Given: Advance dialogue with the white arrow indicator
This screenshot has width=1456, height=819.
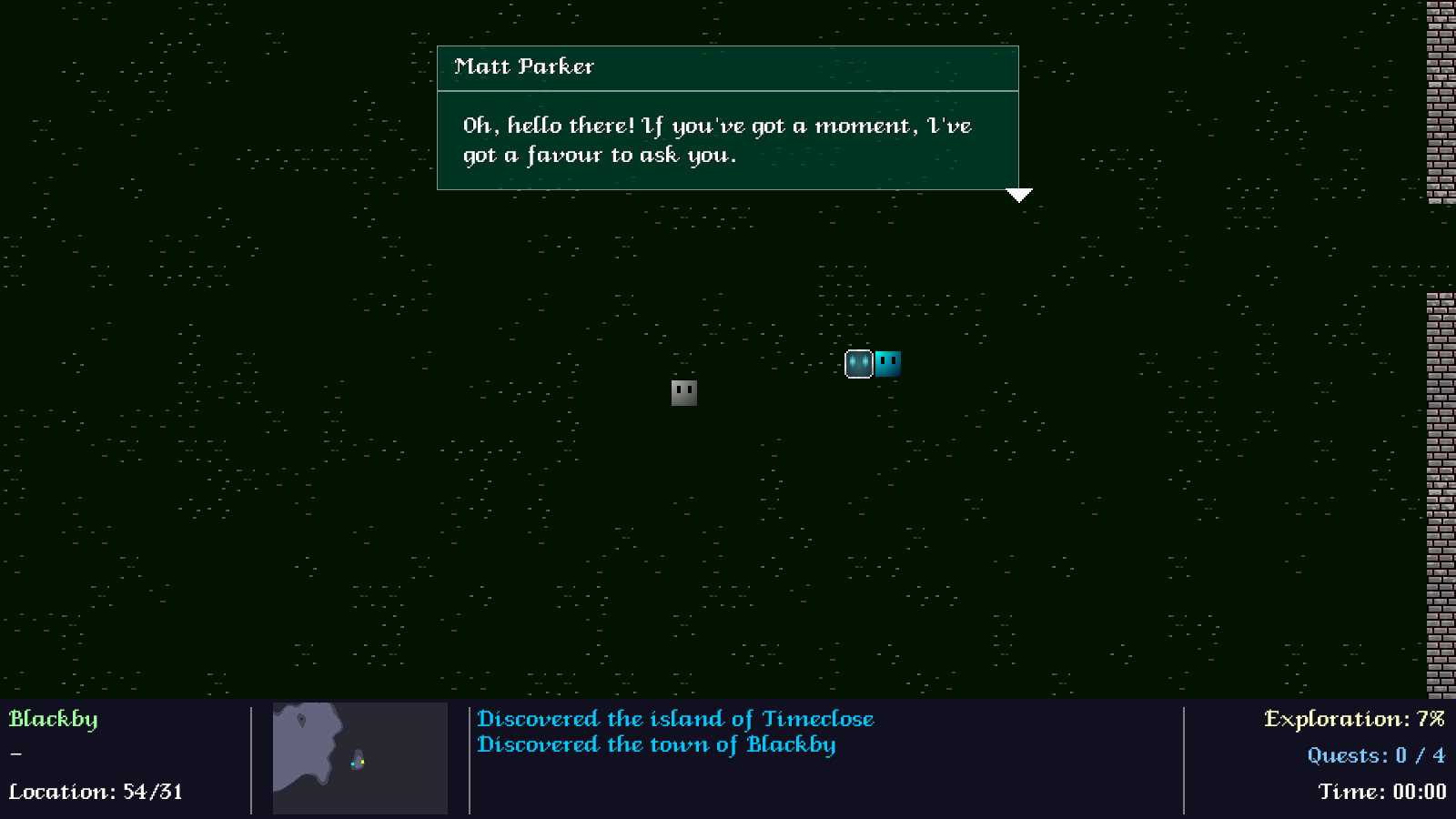Looking at the screenshot, I should [1018, 195].
